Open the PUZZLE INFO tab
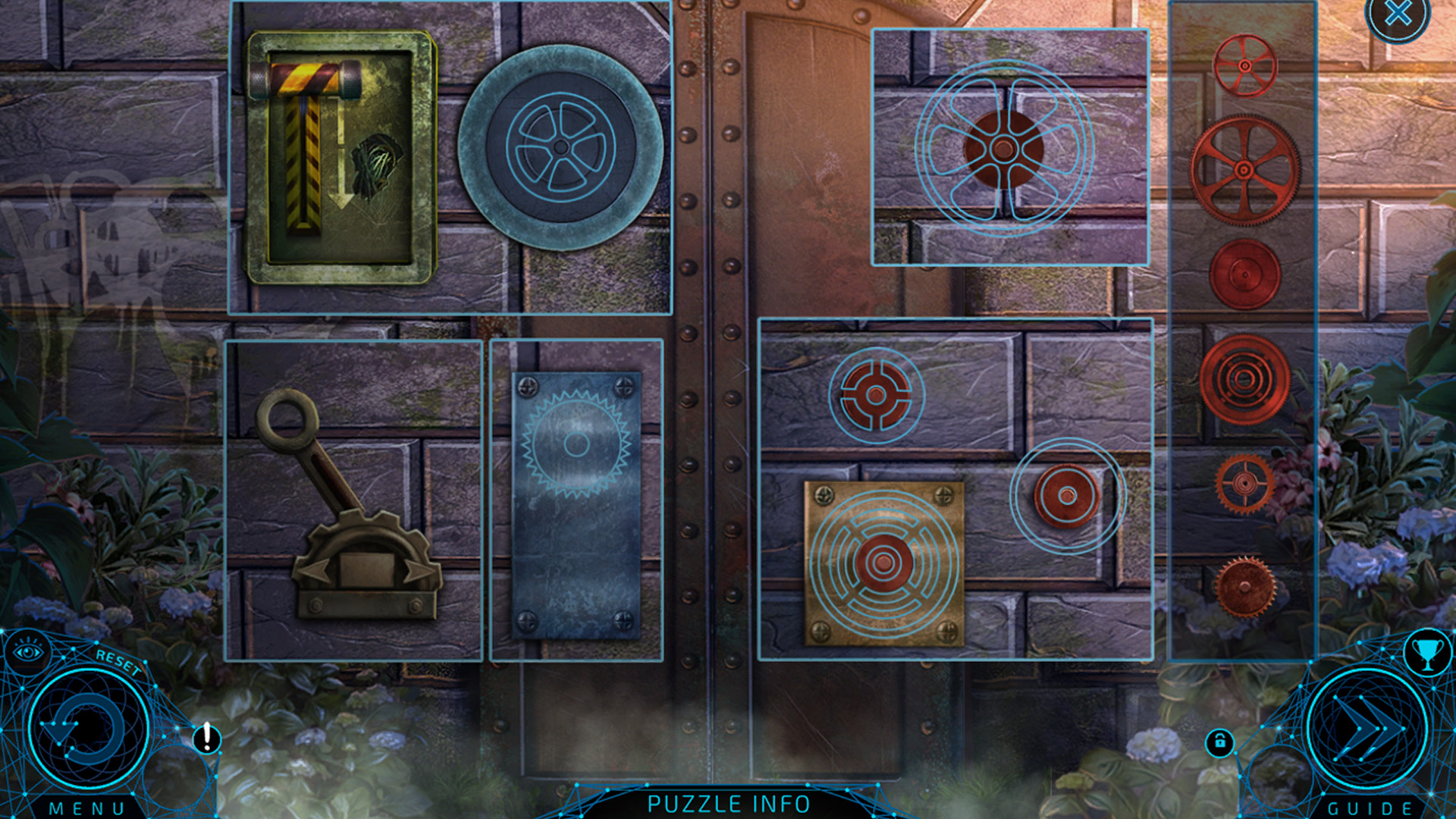 (728, 803)
